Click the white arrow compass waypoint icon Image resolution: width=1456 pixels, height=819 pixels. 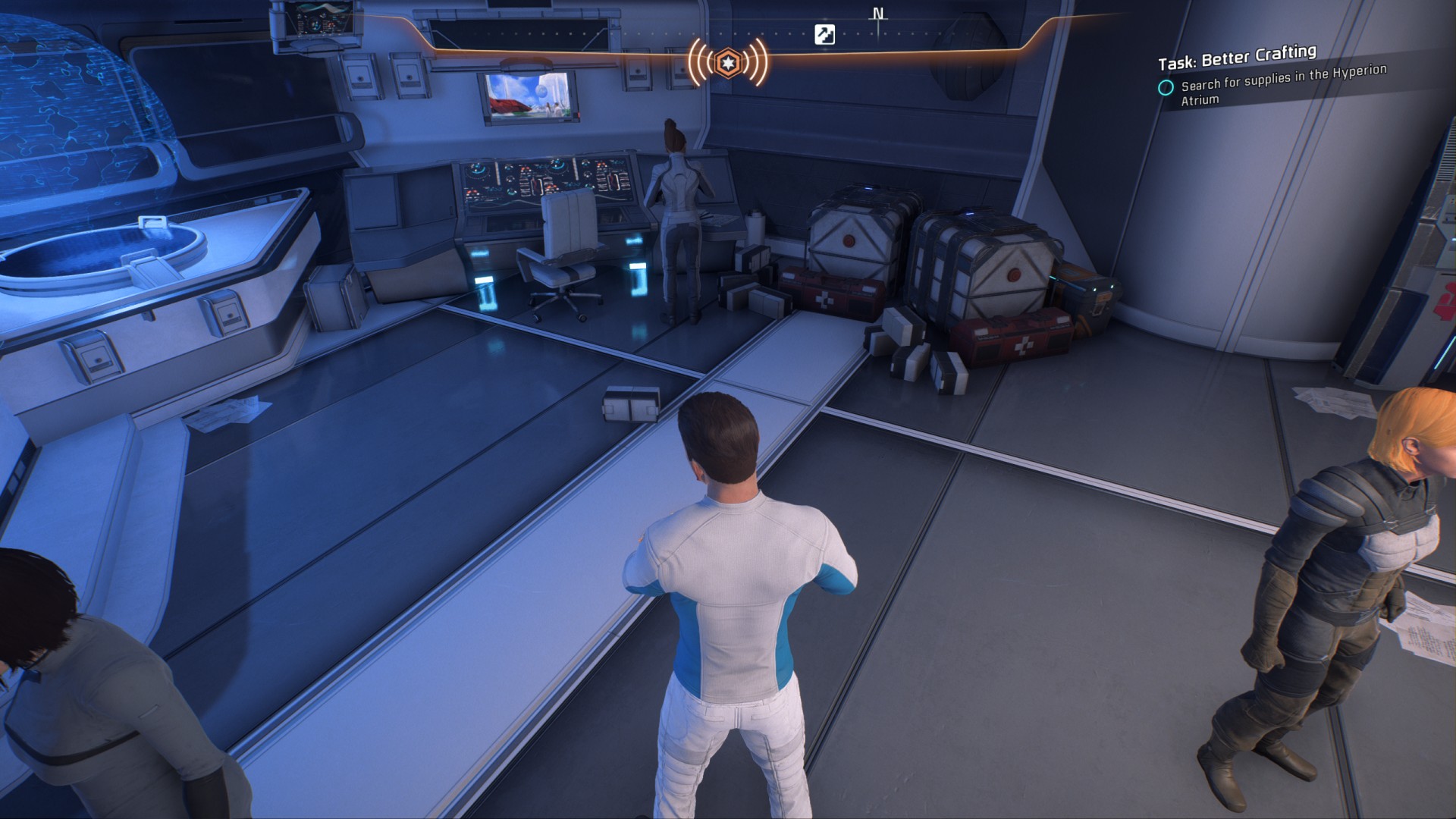(824, 35)
